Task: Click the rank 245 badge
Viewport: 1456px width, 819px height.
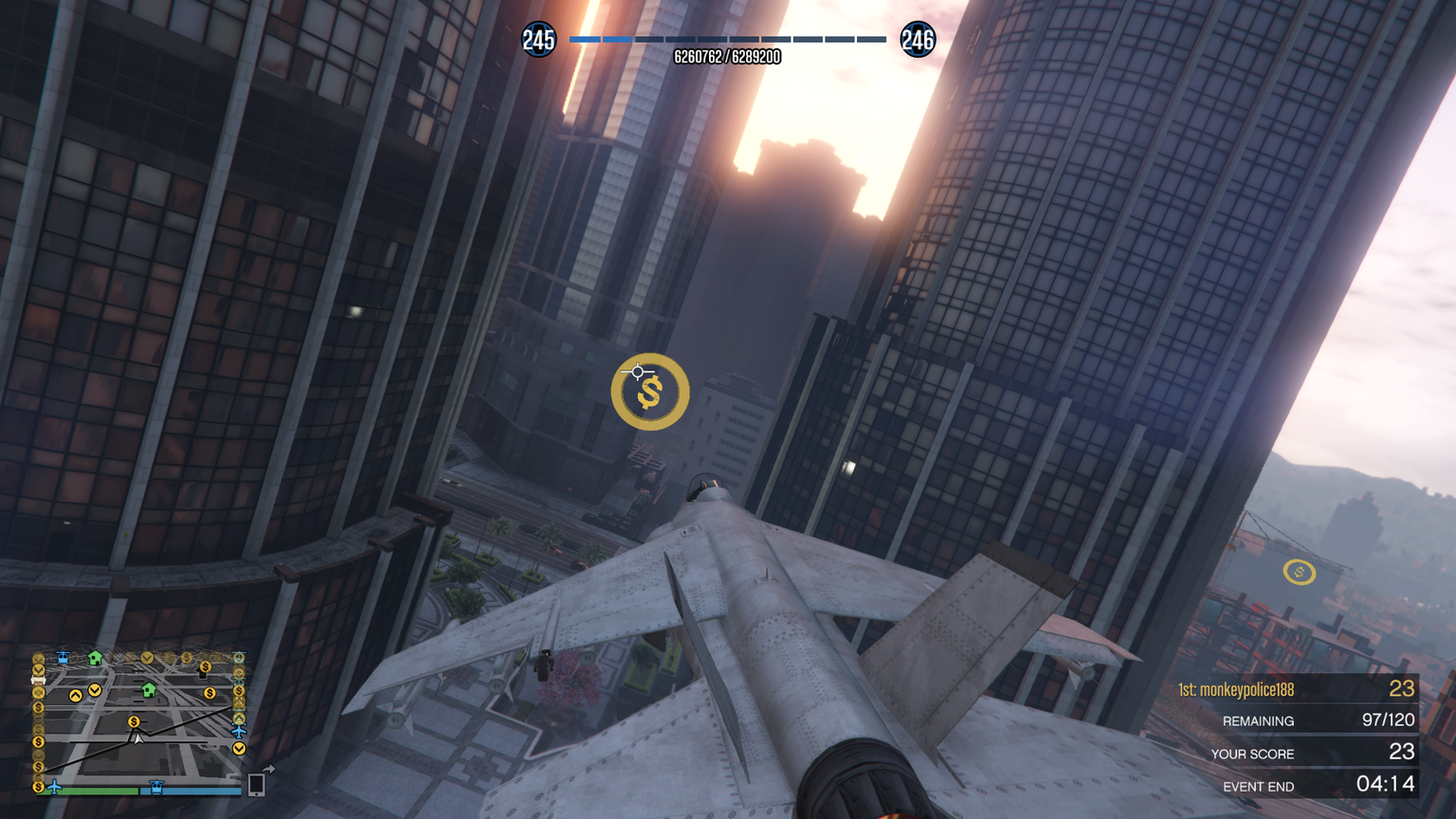Action: click(x=538, y=40)
